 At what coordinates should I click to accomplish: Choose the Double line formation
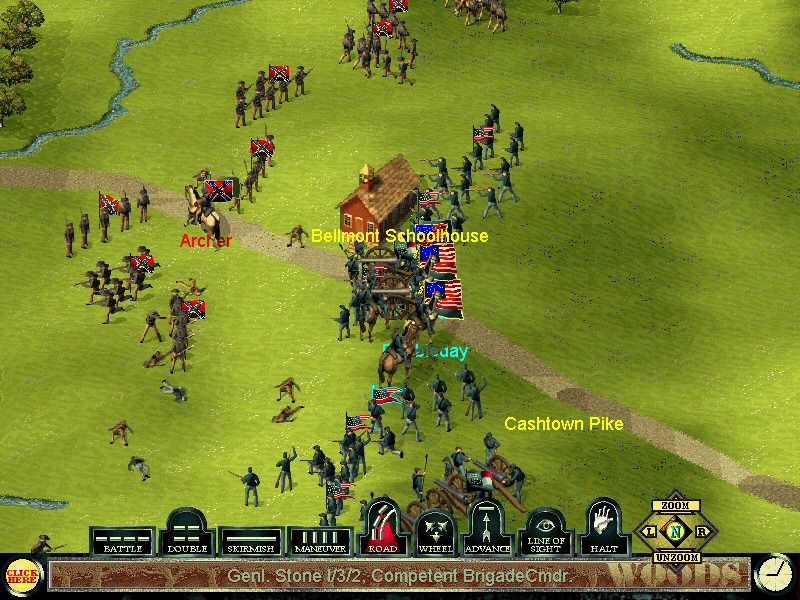187,534
